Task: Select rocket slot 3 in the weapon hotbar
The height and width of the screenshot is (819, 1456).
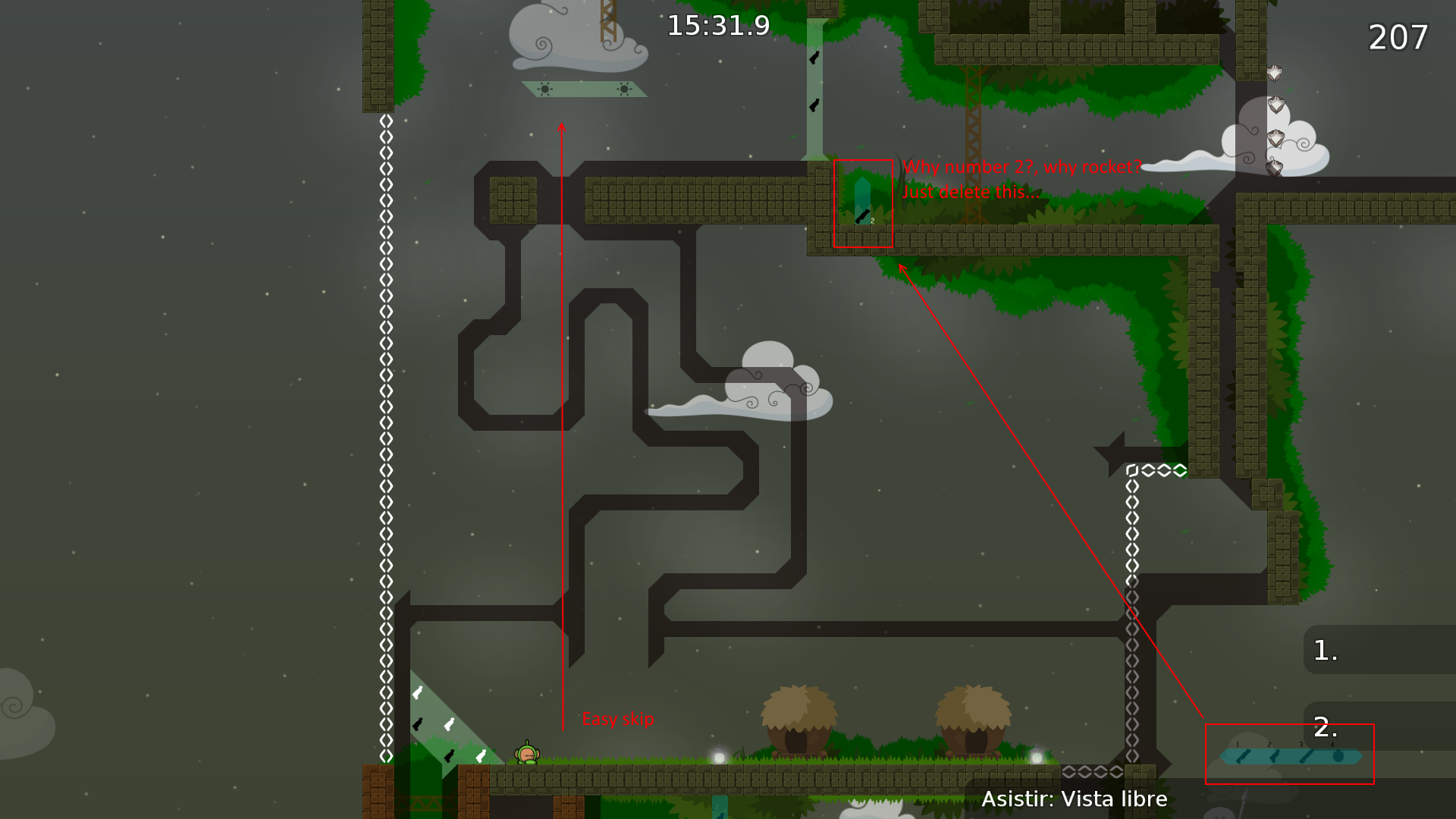Action: (x=1306, y=756)
